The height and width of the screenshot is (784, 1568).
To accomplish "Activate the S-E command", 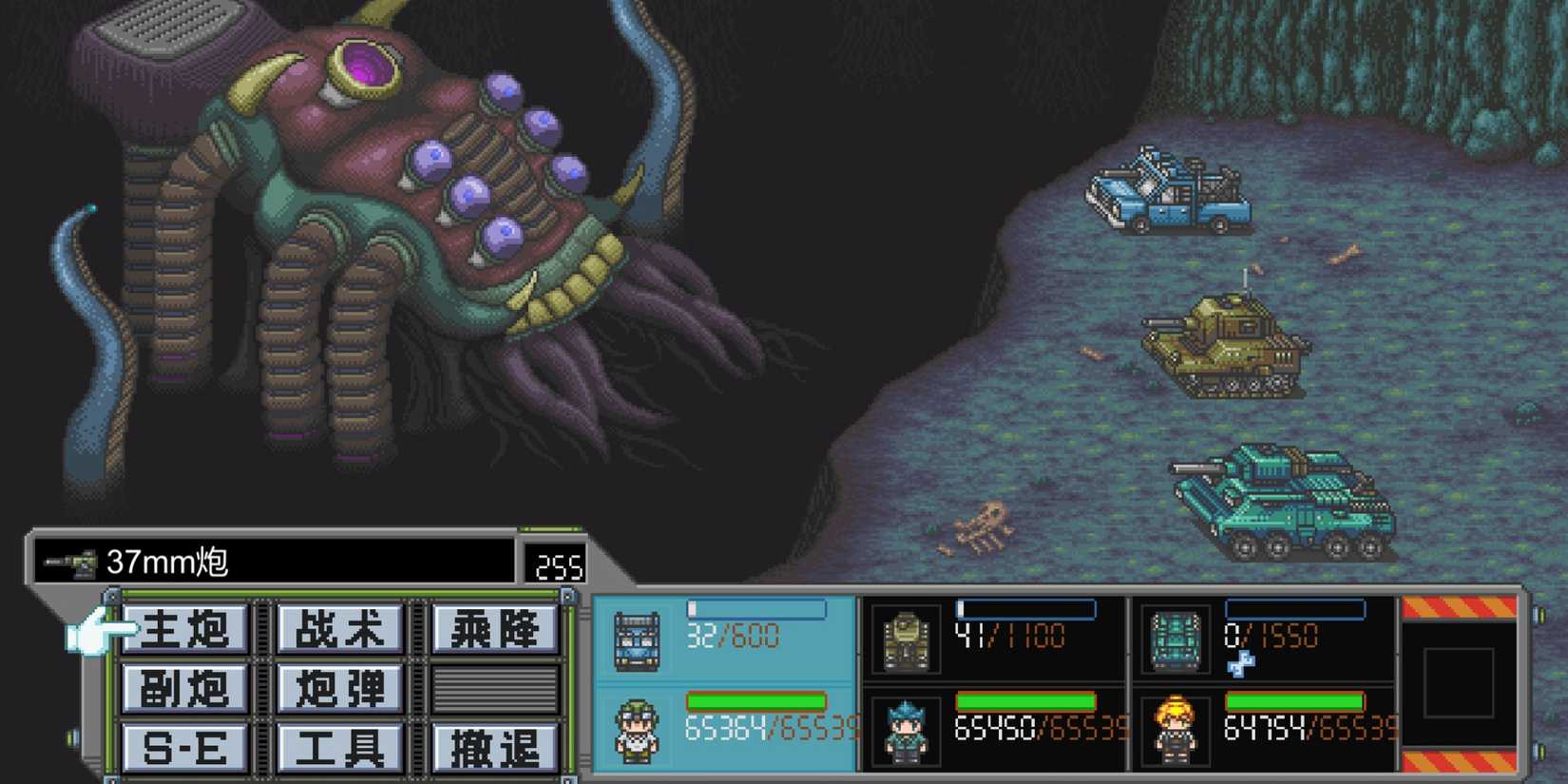I will (186, 746).
